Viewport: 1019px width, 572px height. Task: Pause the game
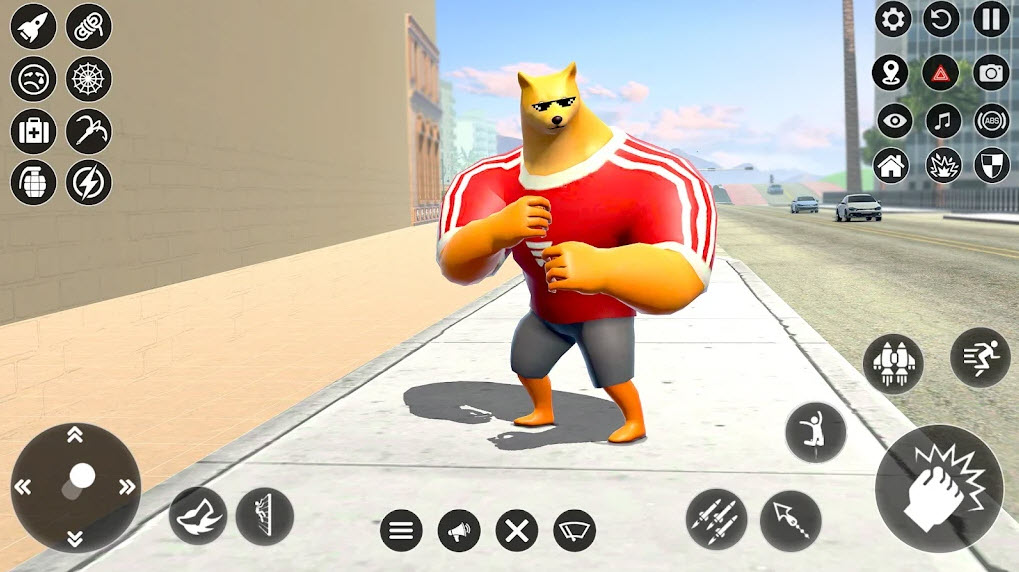point(991,18)
